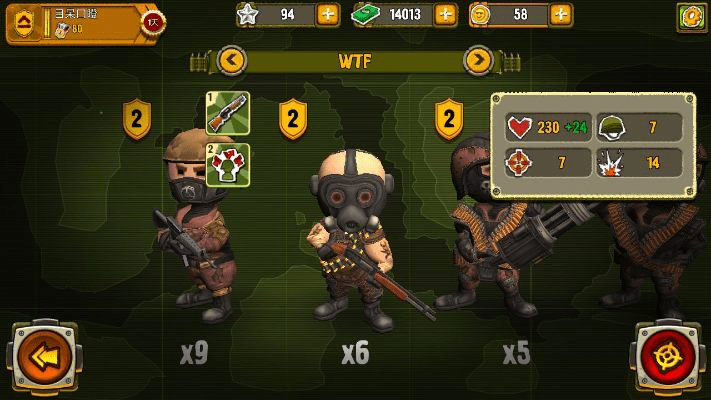Add more gold coins with the plus button
The image size is (711, 400).
click(x=563, y=15)
